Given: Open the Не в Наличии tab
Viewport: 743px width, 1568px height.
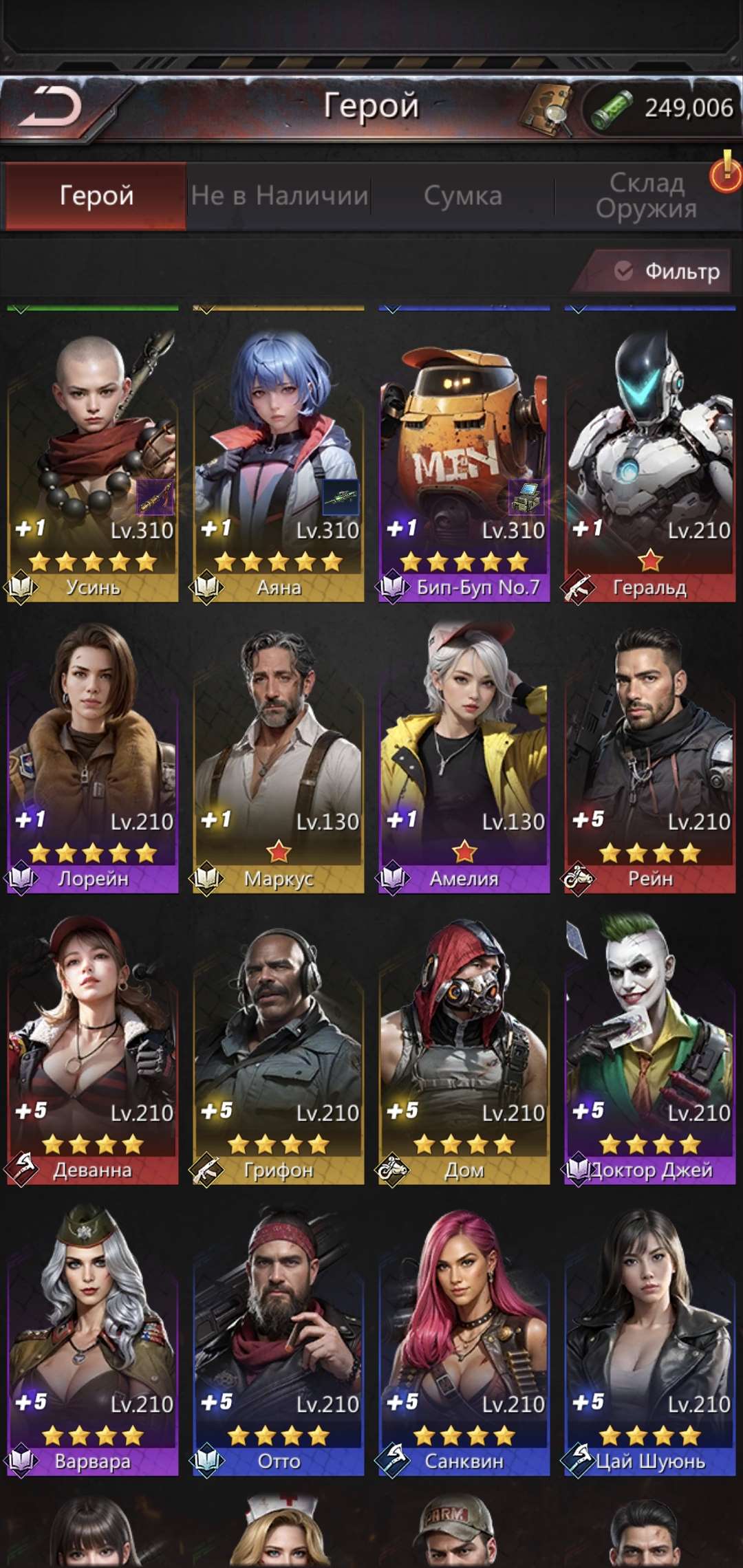Looking at the screenshot, I should [279, 196].
